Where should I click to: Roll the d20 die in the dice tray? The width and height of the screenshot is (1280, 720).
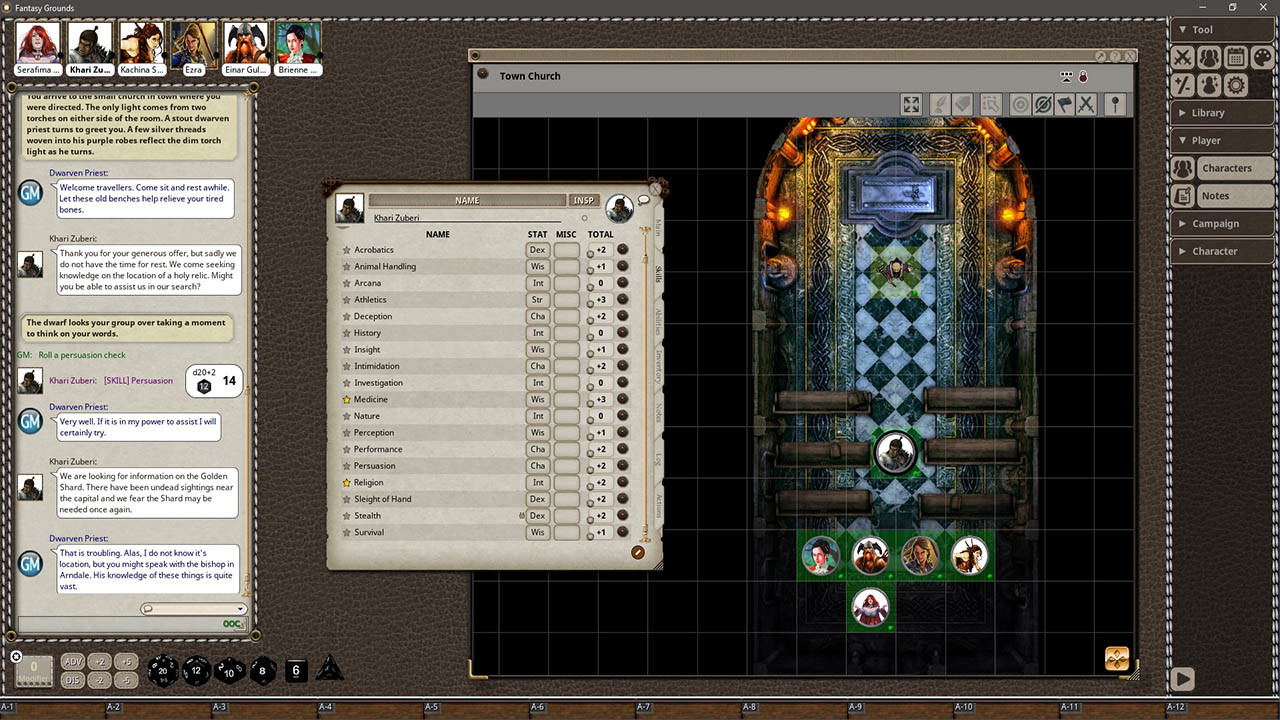pyautogui.click(x=163, y=671)
